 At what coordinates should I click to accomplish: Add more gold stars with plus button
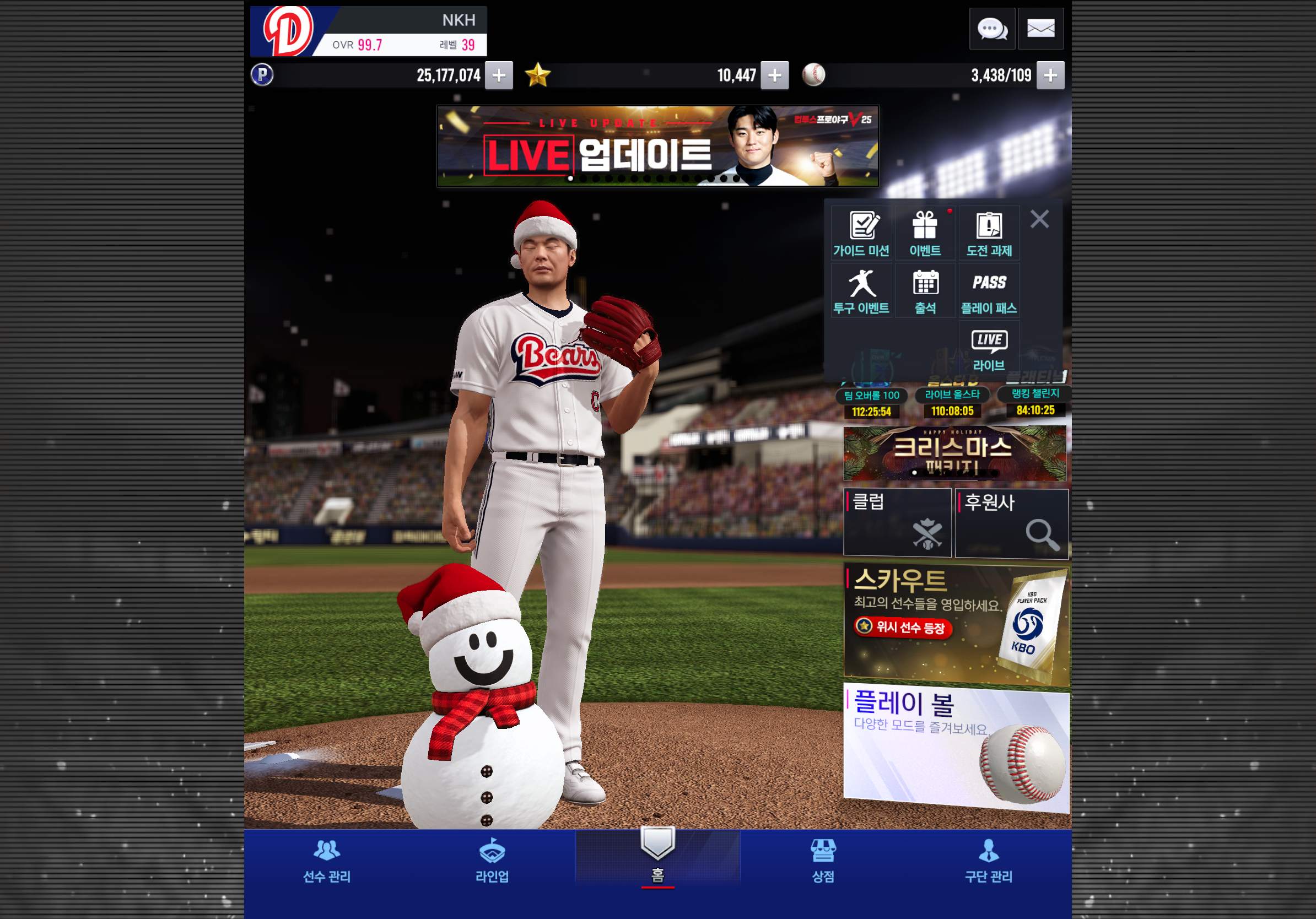[x=774, y=75]
